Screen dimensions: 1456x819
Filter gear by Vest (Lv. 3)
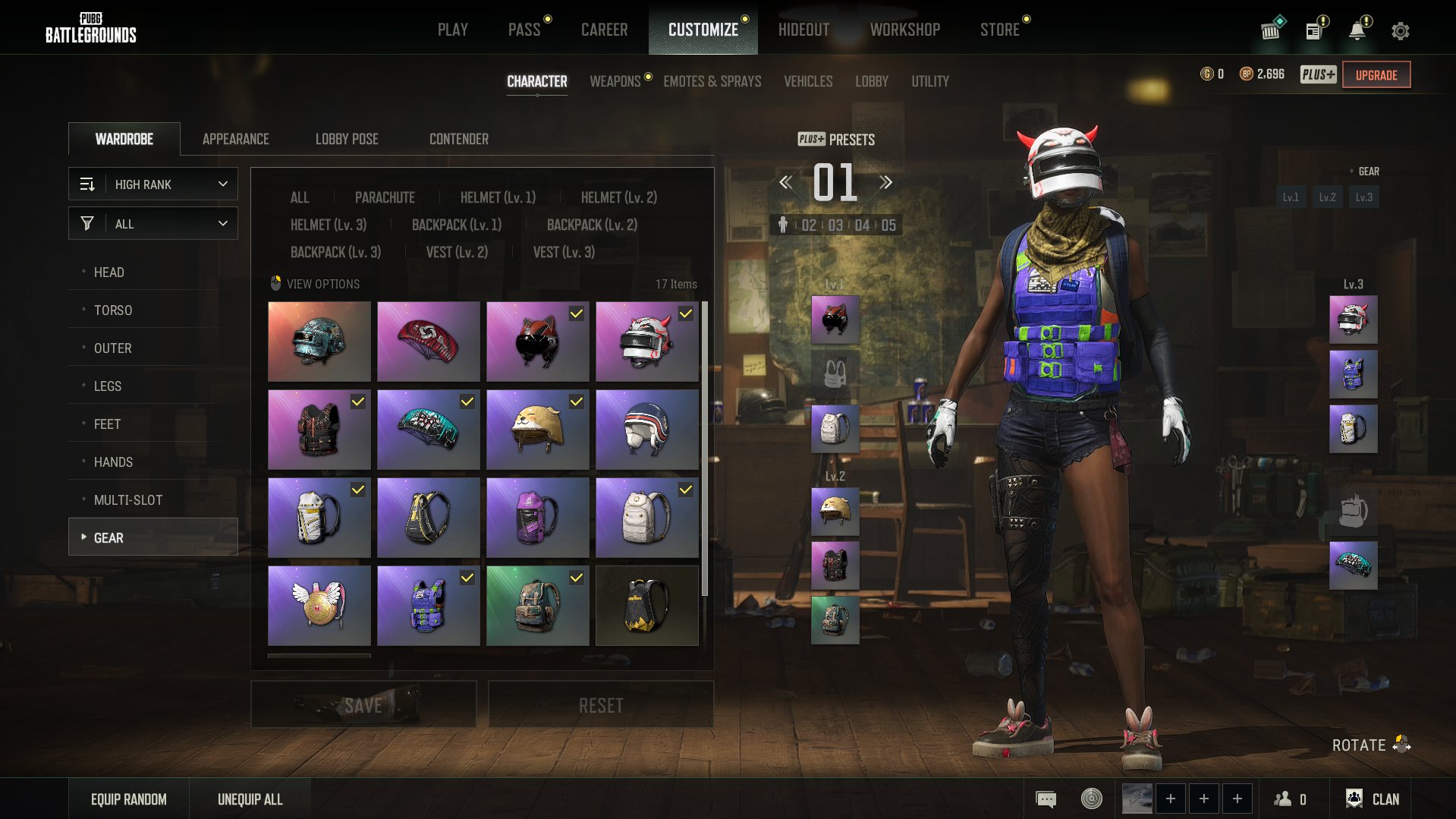pos(564,252)
